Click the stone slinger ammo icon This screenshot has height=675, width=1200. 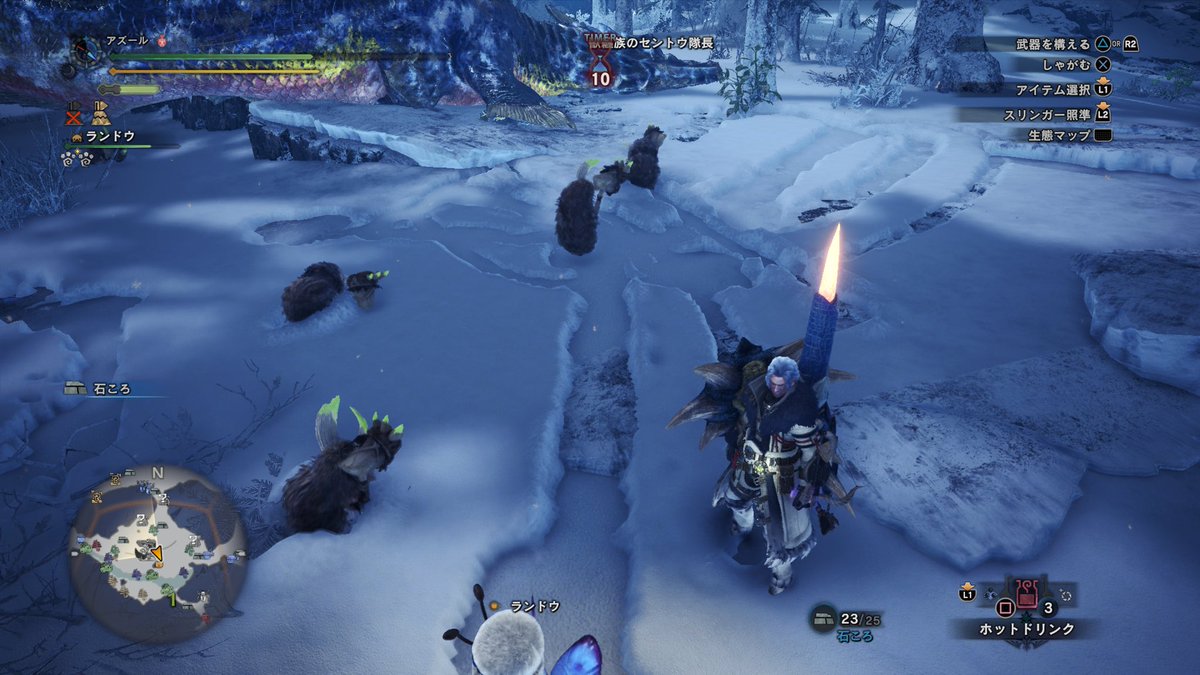tap(823, 618)
